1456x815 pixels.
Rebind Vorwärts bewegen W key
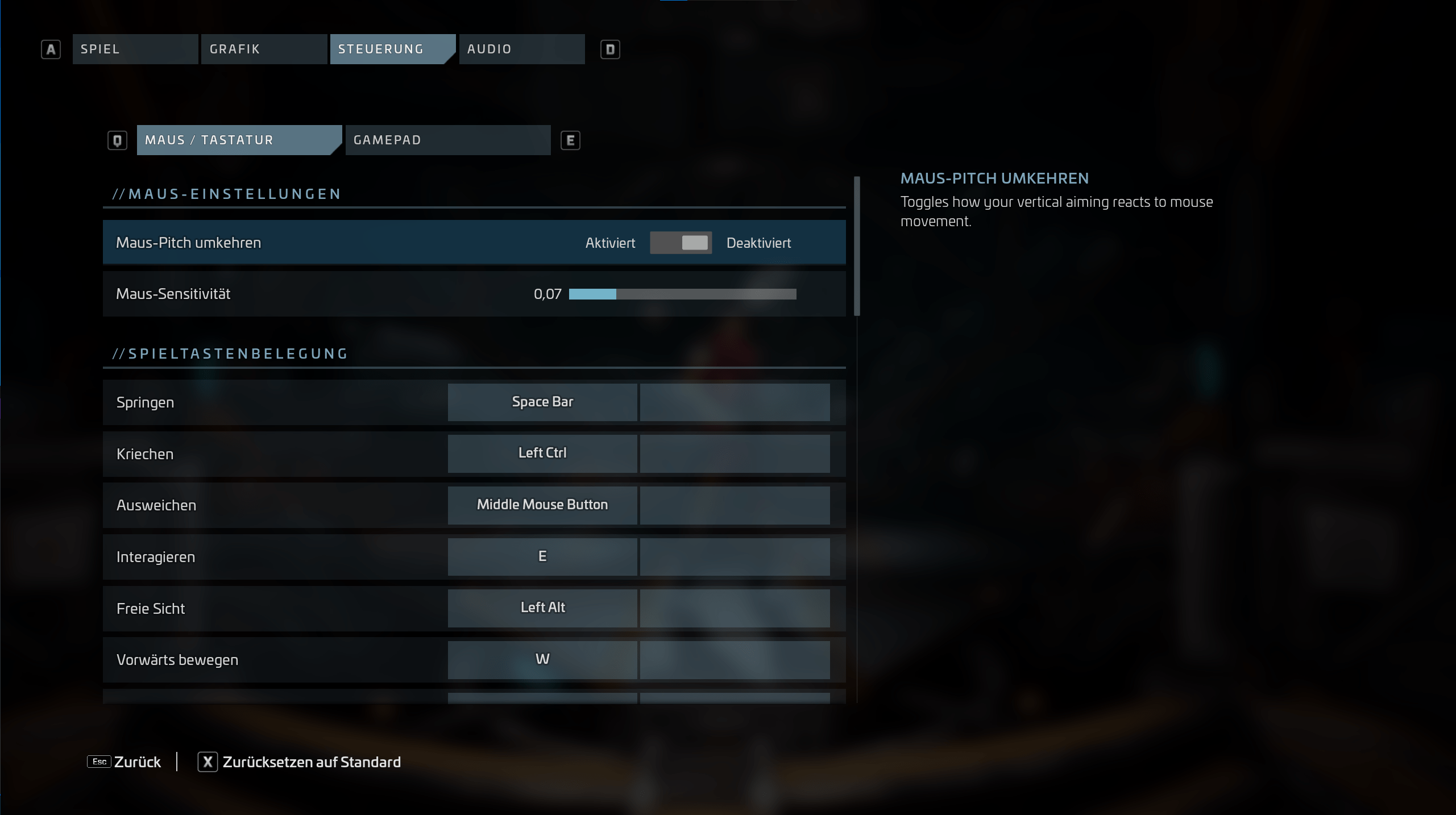click(542, 660)
